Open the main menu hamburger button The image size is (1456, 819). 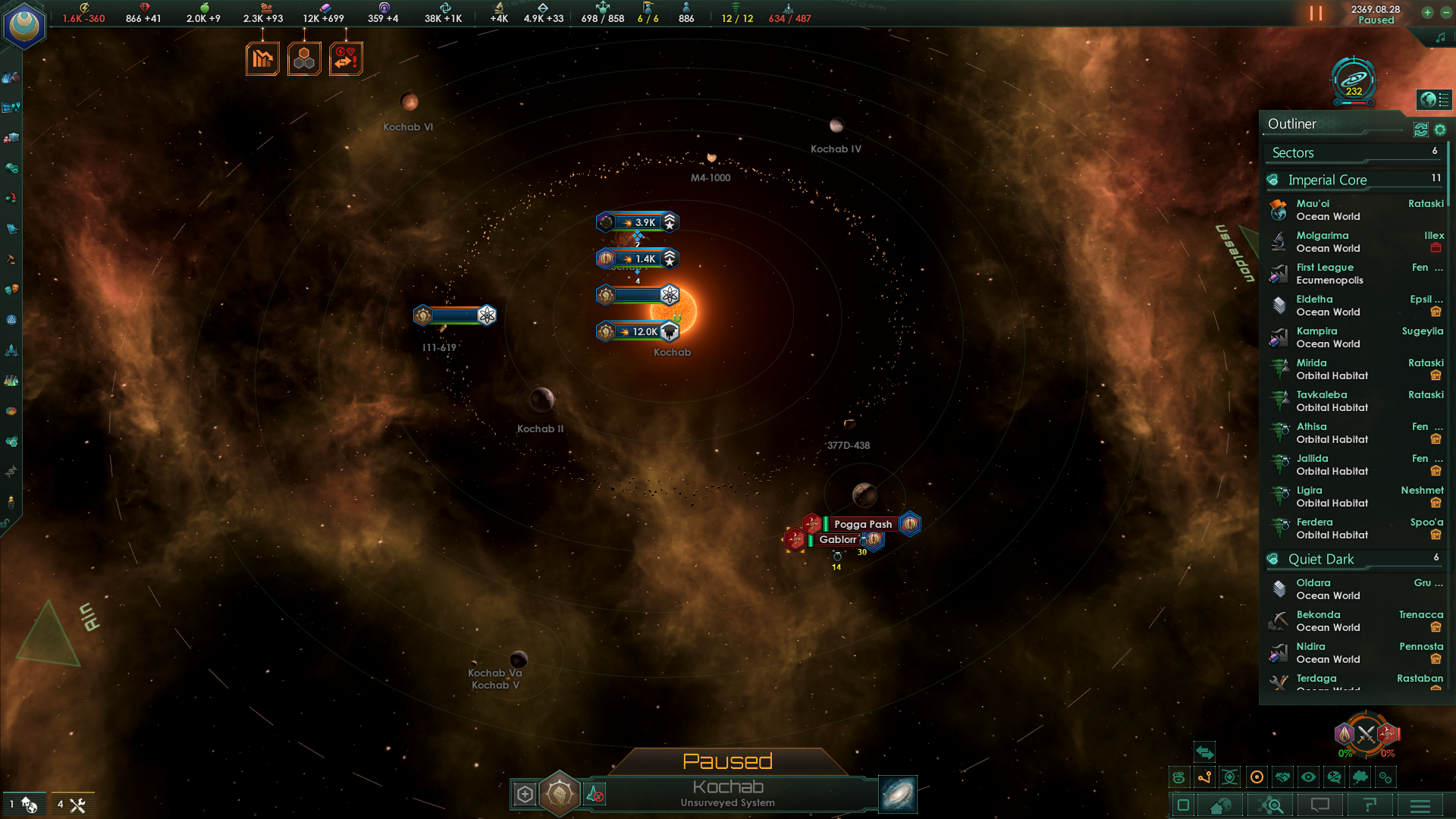pyautogui.click(x=1420, y=805)
